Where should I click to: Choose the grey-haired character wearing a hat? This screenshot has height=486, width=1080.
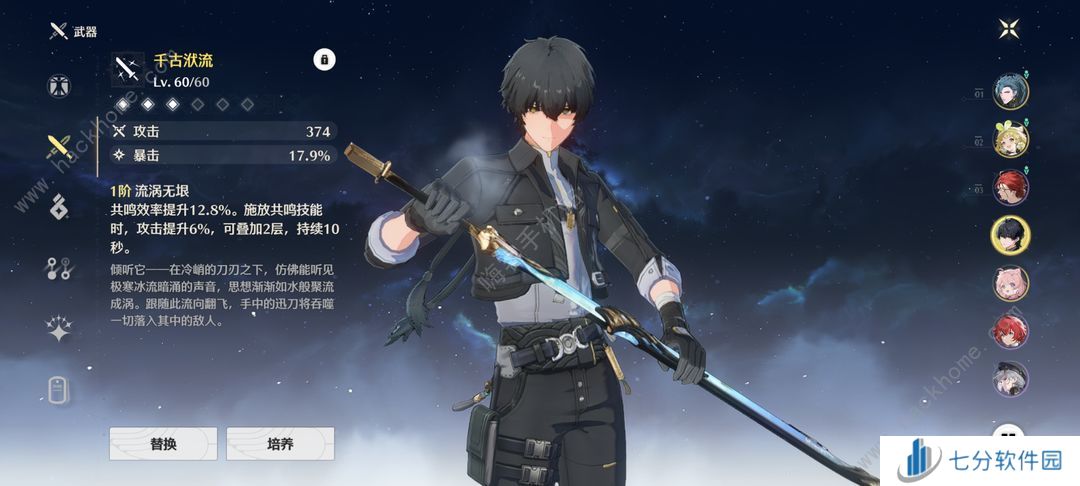pyautogui.click(x=1010, y=378)
